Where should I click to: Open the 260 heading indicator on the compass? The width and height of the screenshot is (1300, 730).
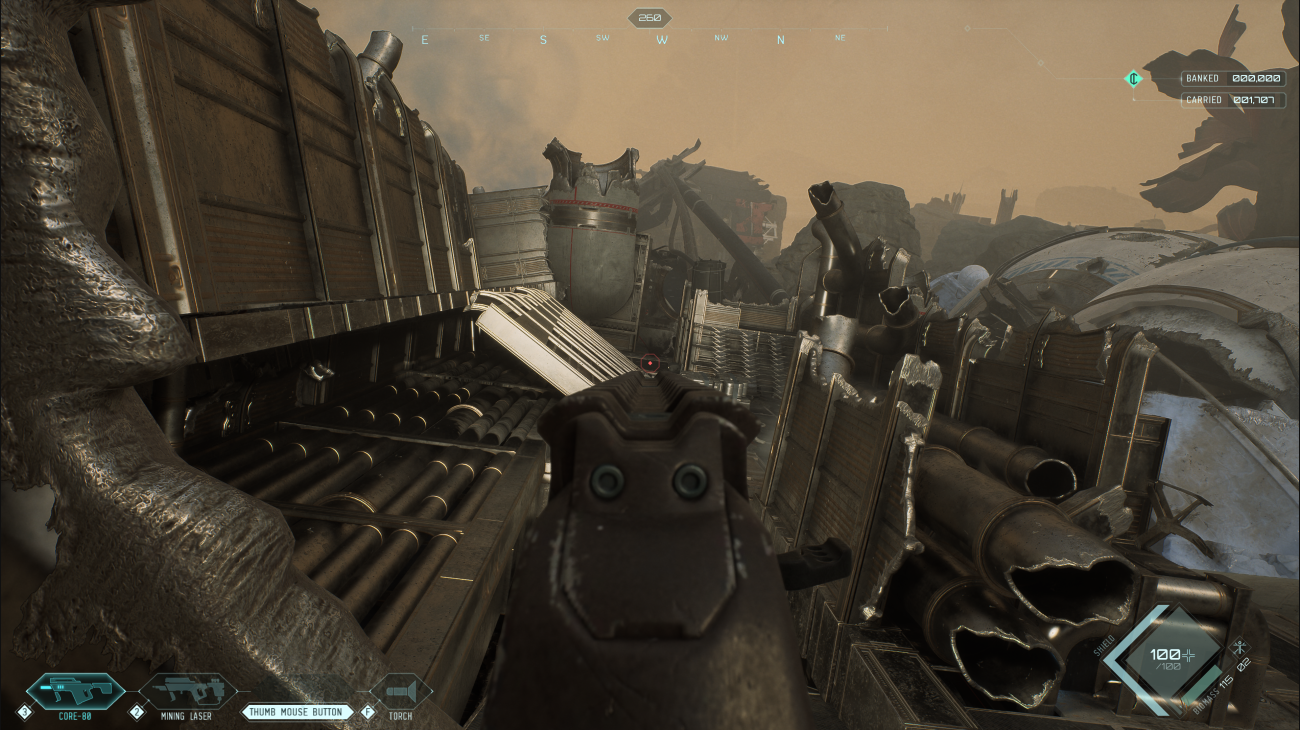coord(650,17)
